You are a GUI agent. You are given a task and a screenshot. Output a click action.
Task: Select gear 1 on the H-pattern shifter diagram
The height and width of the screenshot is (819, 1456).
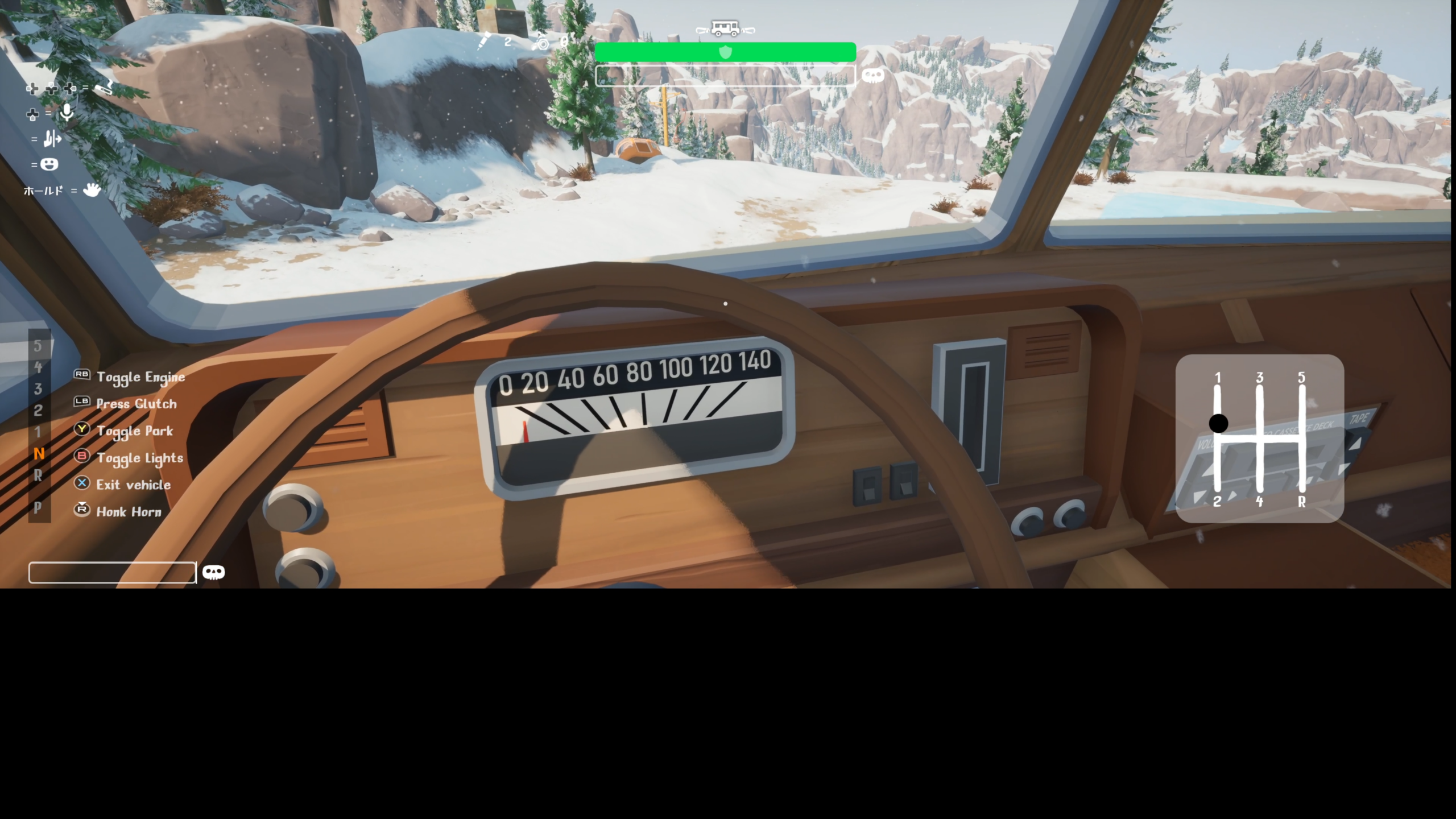click(1218, 378)
